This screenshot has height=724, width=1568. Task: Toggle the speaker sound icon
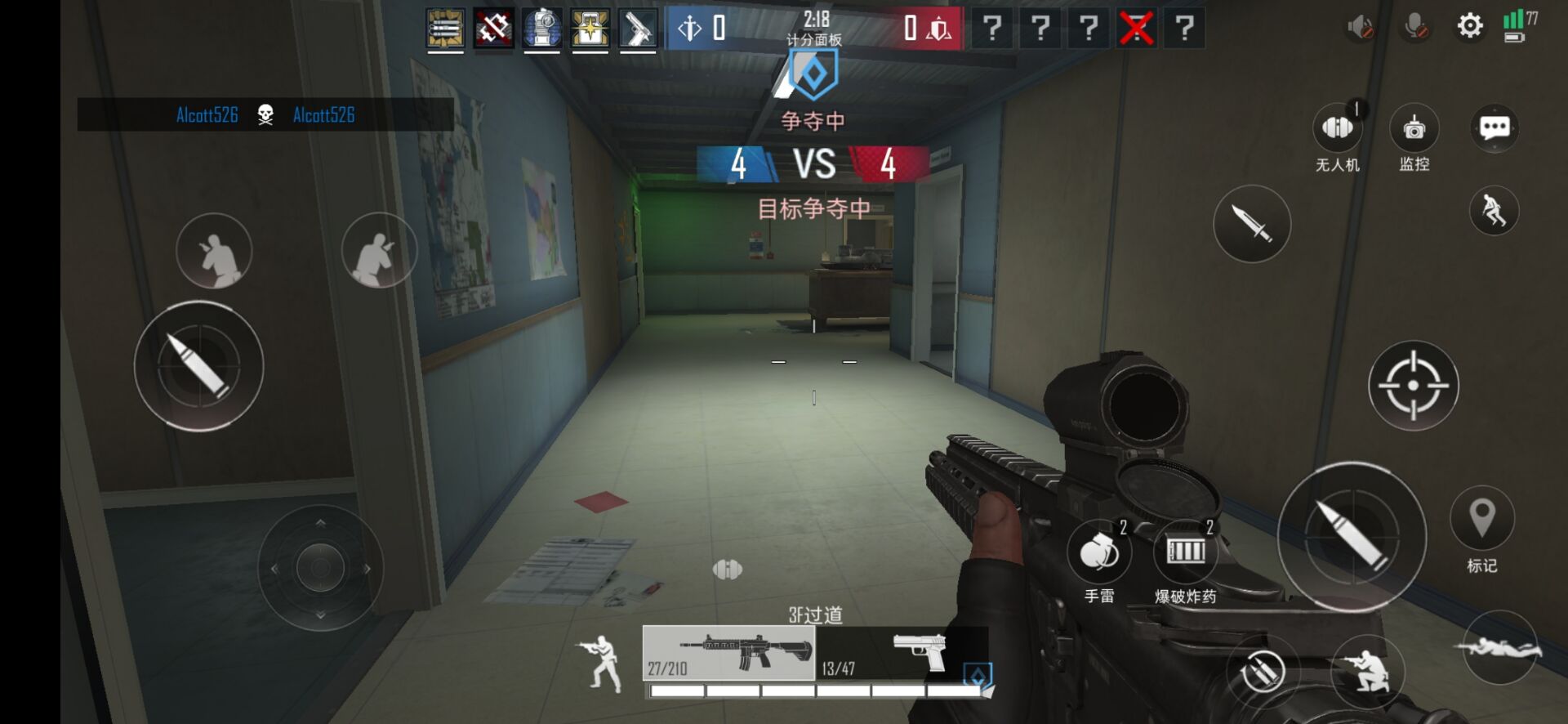[1360, 28]
